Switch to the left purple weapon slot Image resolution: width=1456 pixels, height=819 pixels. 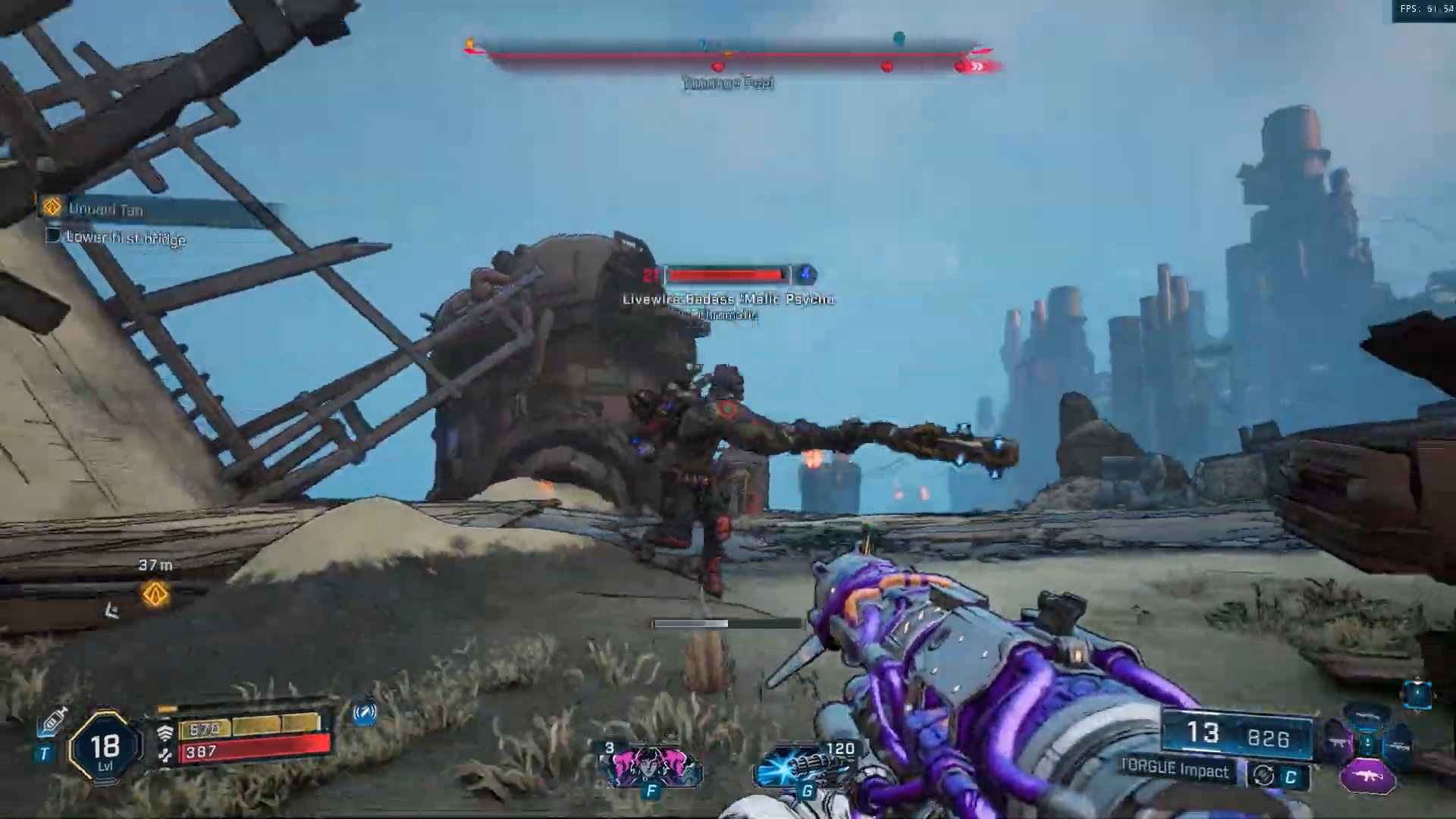point(1337,743)
